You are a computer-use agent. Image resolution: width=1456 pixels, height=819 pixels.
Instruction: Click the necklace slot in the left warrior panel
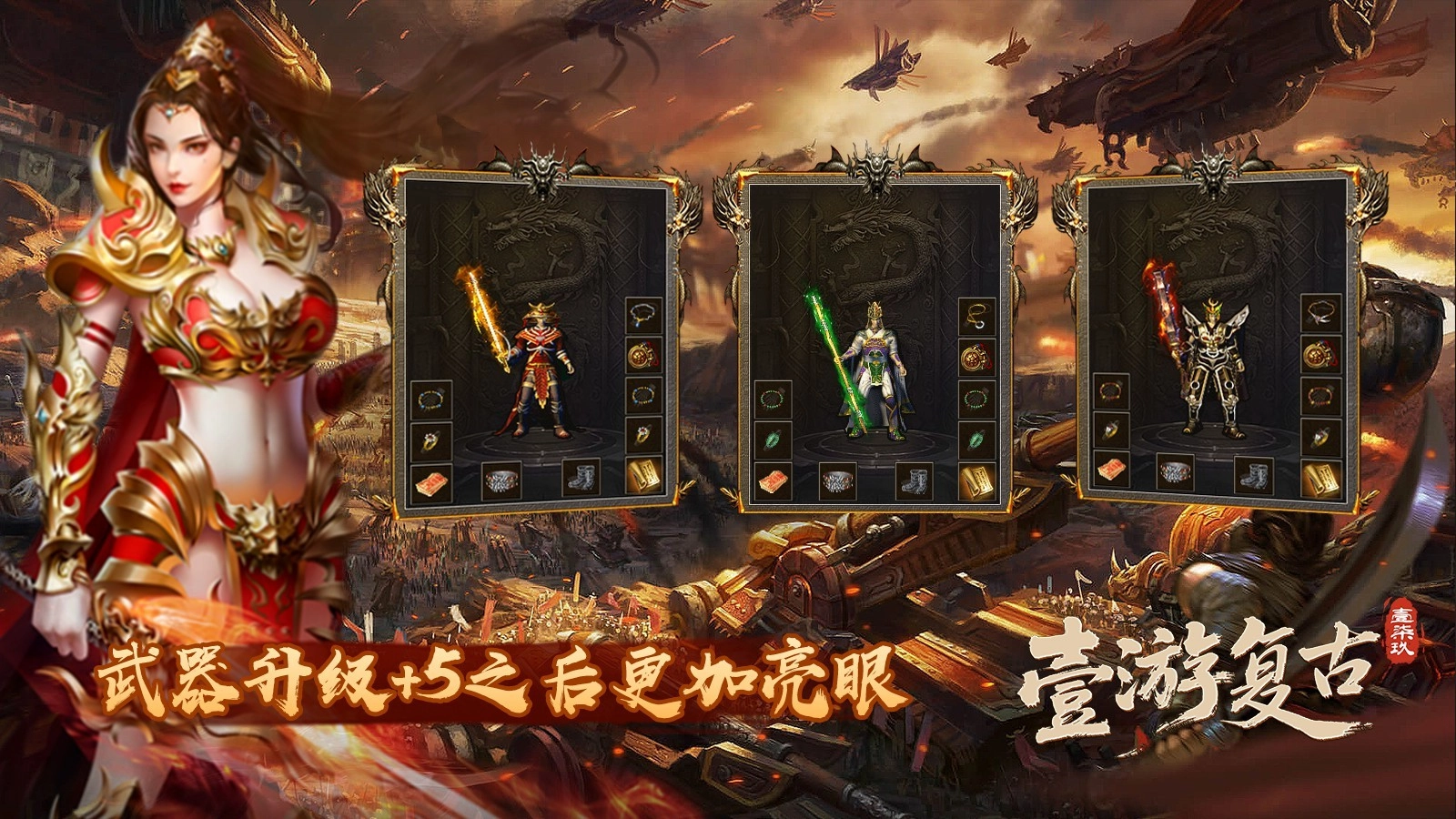[641, 314]
